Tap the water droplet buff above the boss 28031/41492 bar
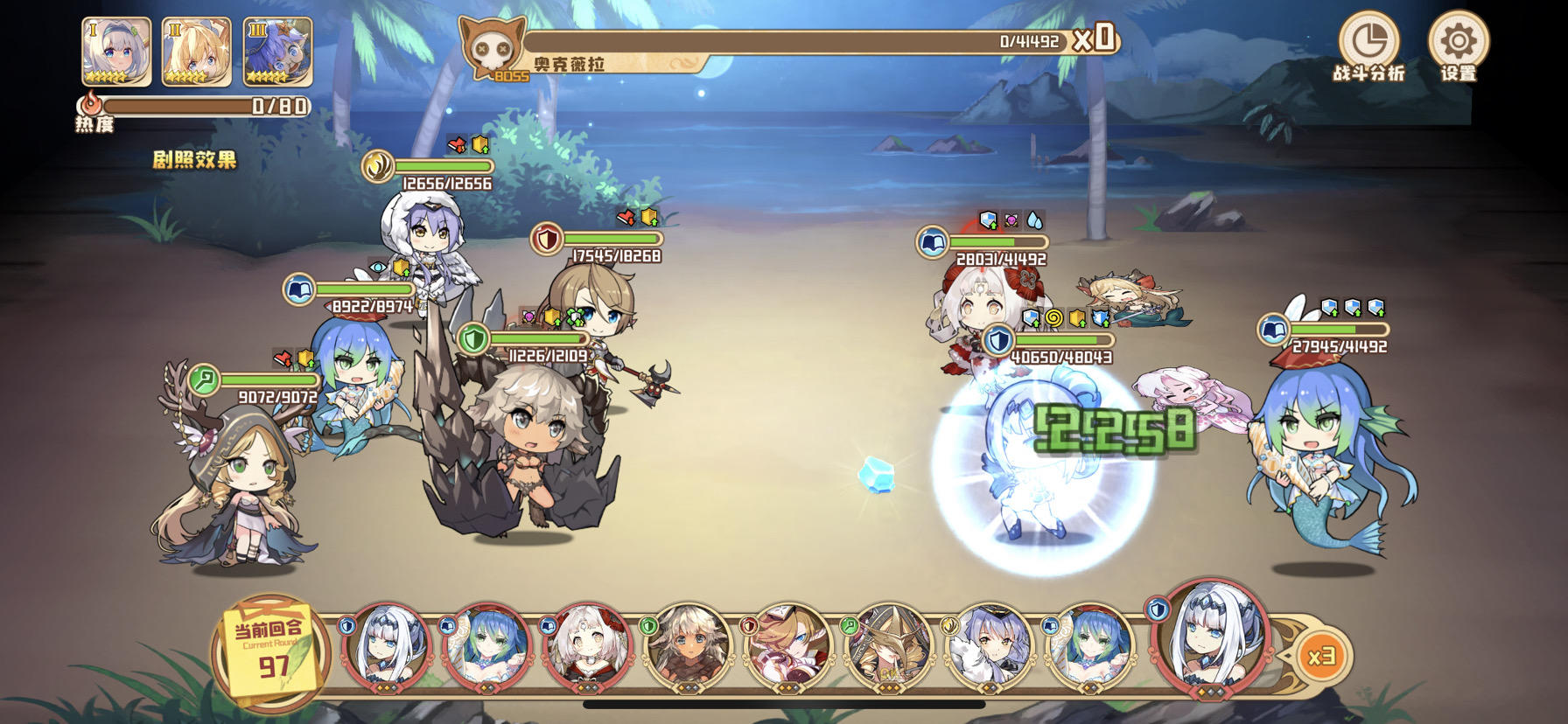1568x724 pixels. 1033,220
